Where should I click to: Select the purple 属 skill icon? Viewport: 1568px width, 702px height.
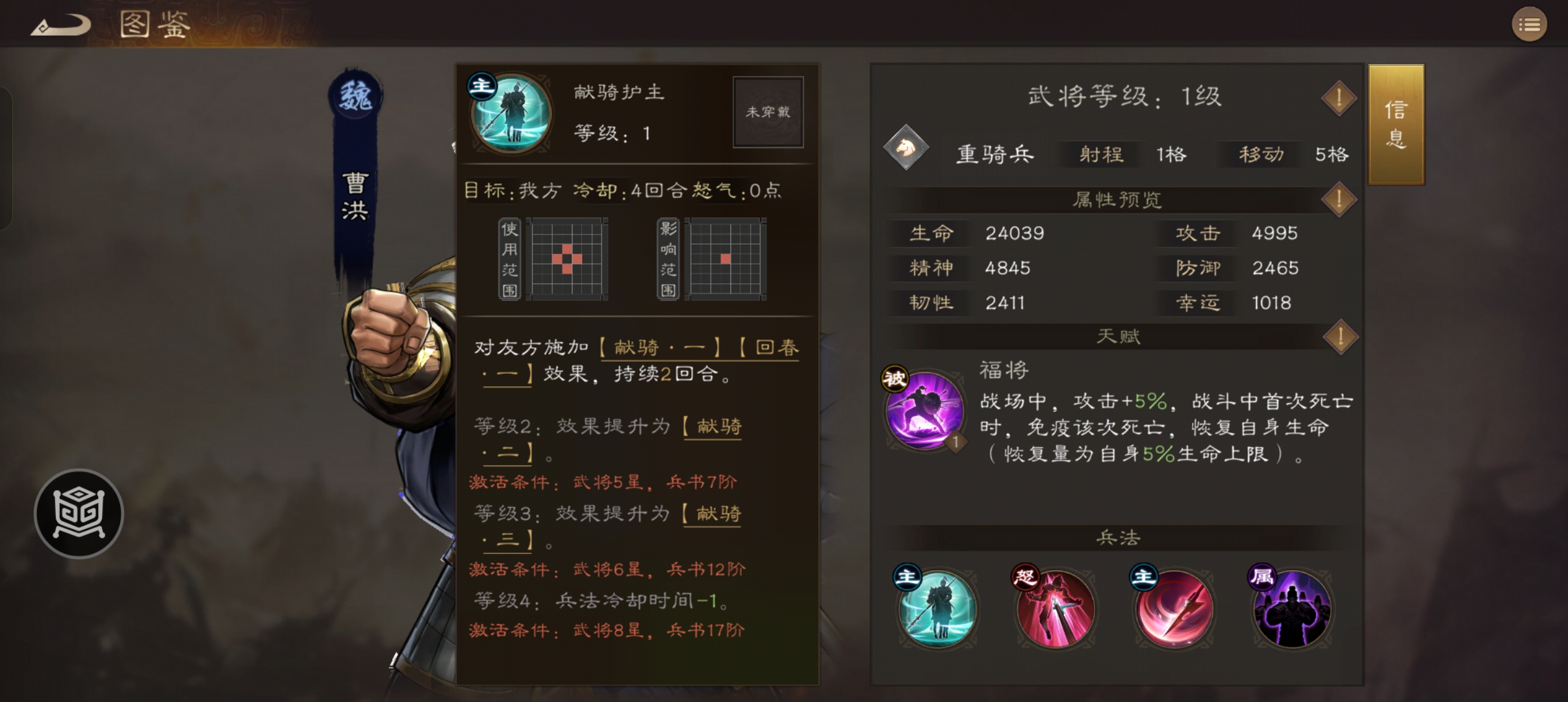(1291, 608)
